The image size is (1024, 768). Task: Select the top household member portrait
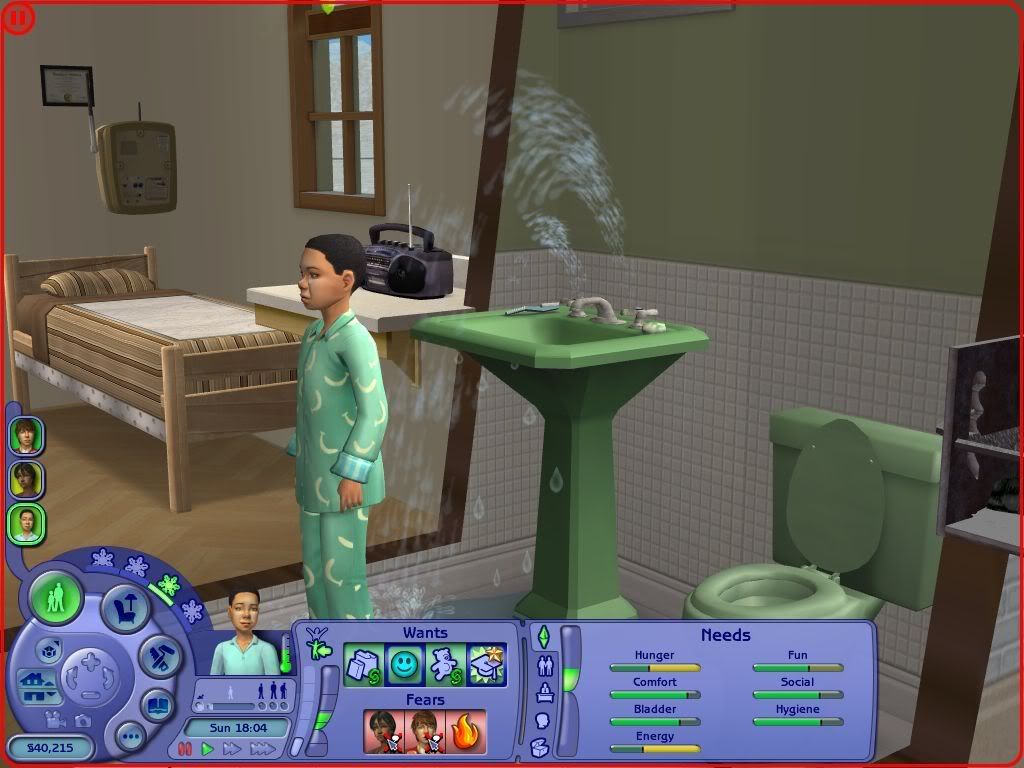(26, 436)
